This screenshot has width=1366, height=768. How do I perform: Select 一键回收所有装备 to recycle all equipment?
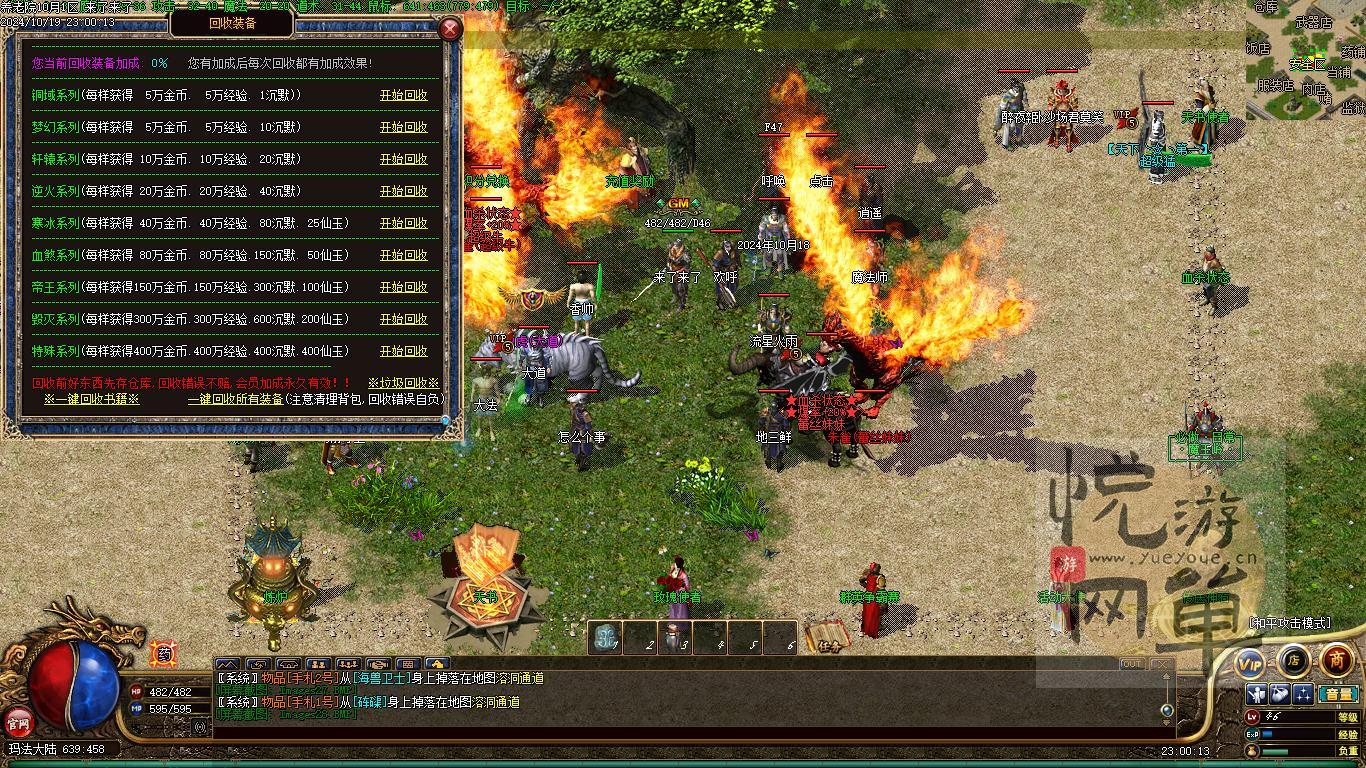click(x=235, y=399)
